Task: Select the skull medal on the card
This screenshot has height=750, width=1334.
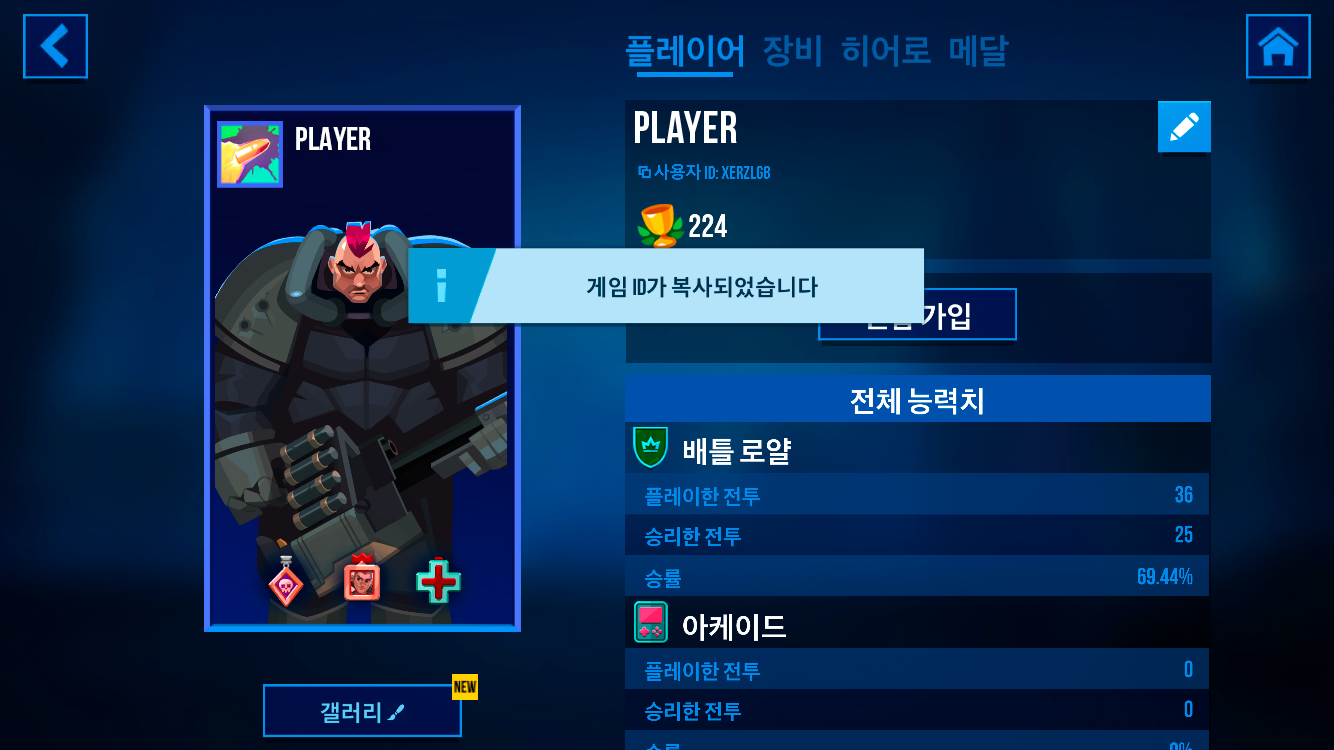Action: coord(286,582)
